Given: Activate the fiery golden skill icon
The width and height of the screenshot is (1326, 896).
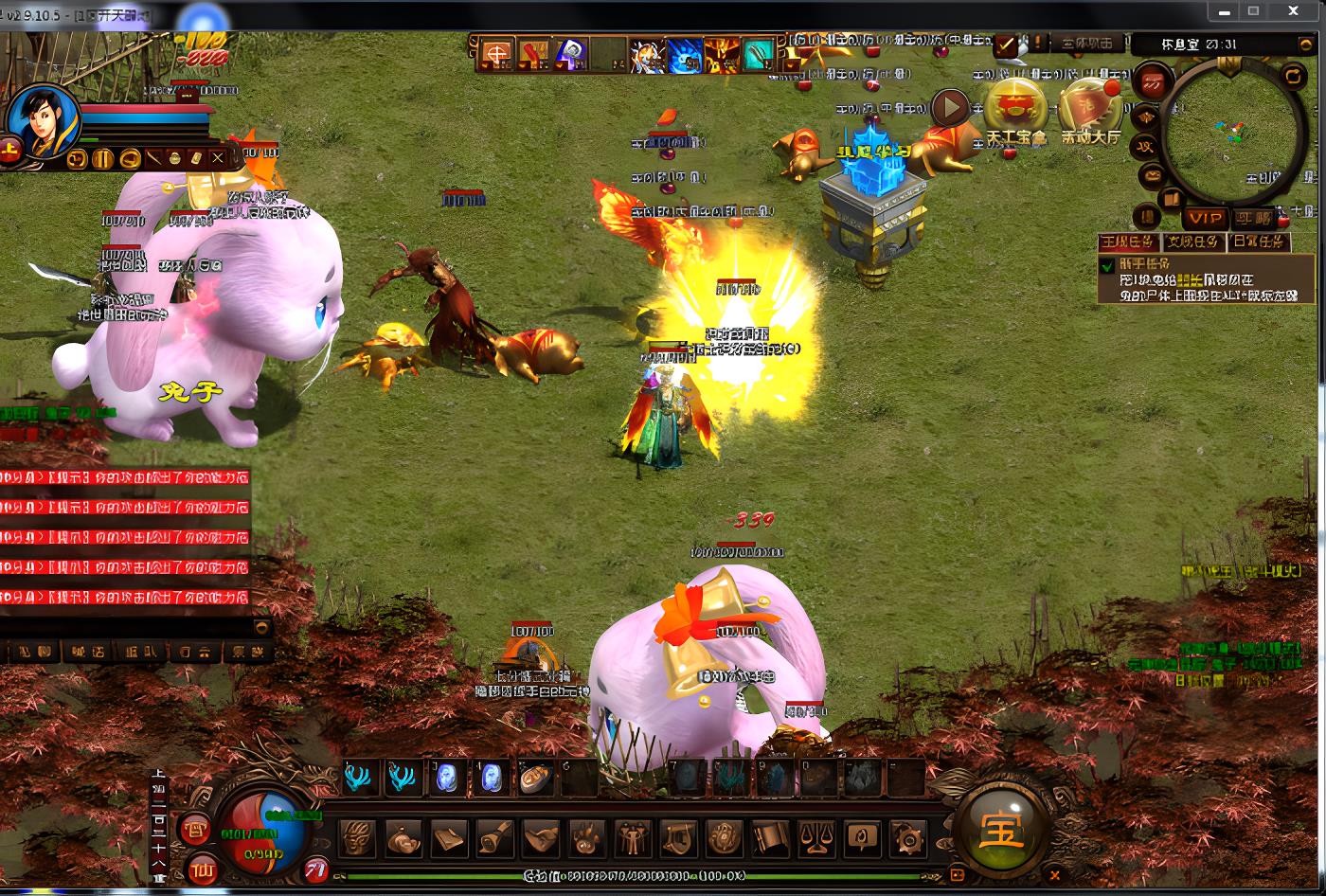Looking at the screenshot, I should pos(721,56).
